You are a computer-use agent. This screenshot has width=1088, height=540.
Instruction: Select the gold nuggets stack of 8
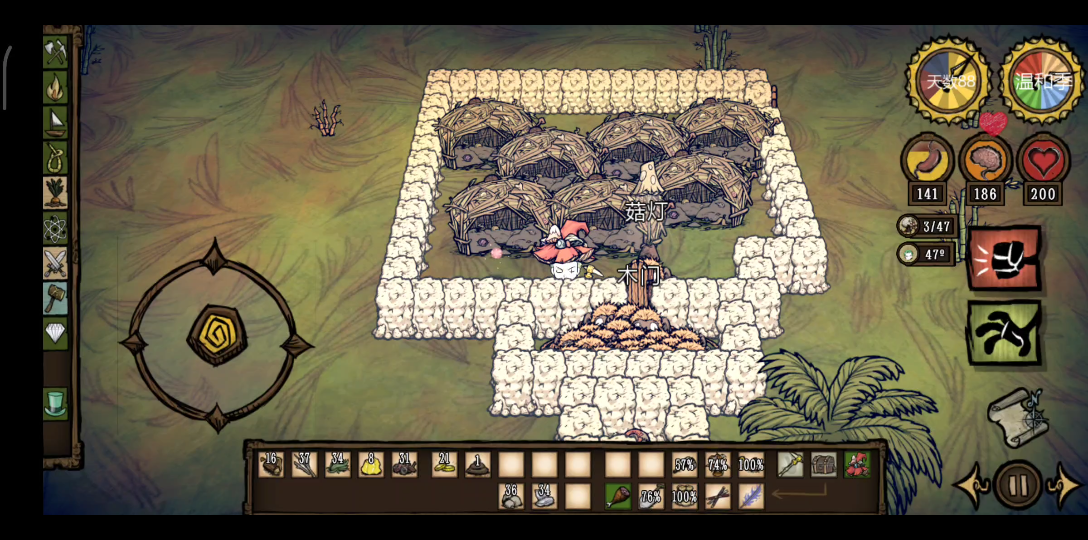coord(371,464)
